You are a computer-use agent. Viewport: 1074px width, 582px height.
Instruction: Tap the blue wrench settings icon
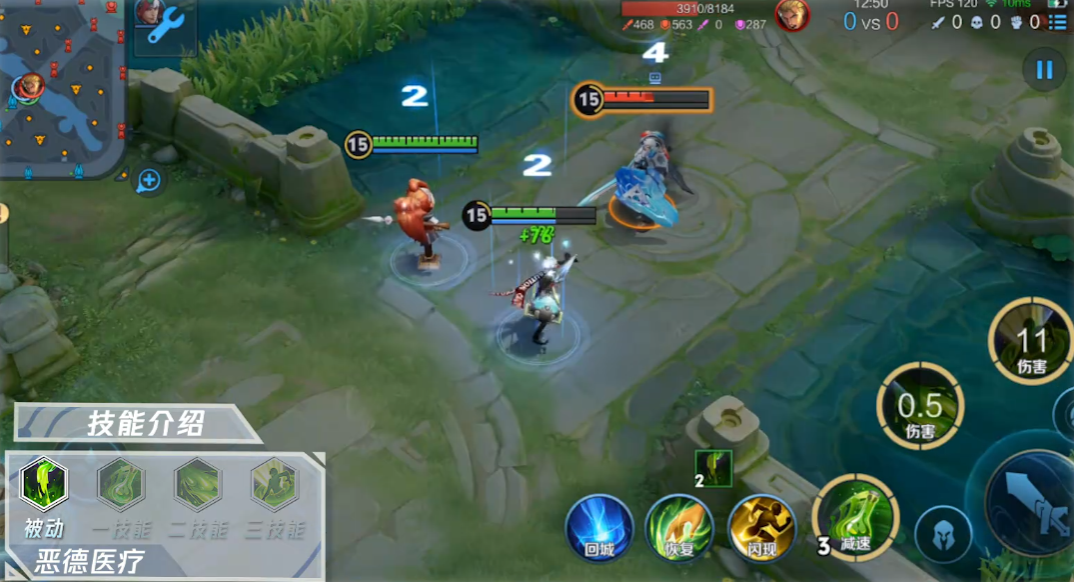click(164, 24)
